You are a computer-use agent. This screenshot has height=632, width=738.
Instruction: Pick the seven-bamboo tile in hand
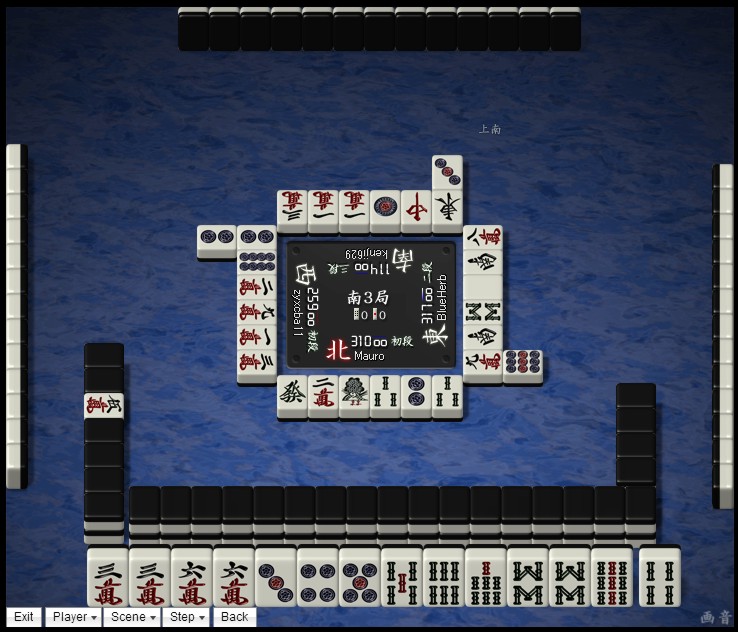tap(485, 578)
